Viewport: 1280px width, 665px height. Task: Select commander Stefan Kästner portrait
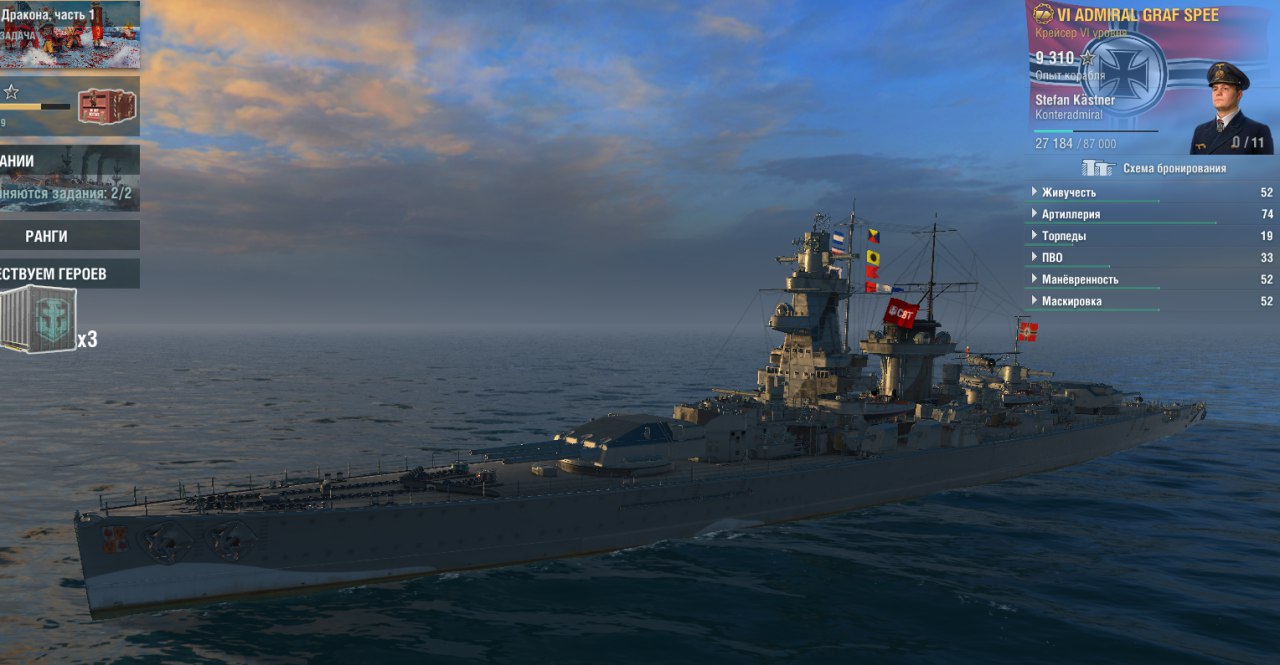click(x=1231, y=108)
